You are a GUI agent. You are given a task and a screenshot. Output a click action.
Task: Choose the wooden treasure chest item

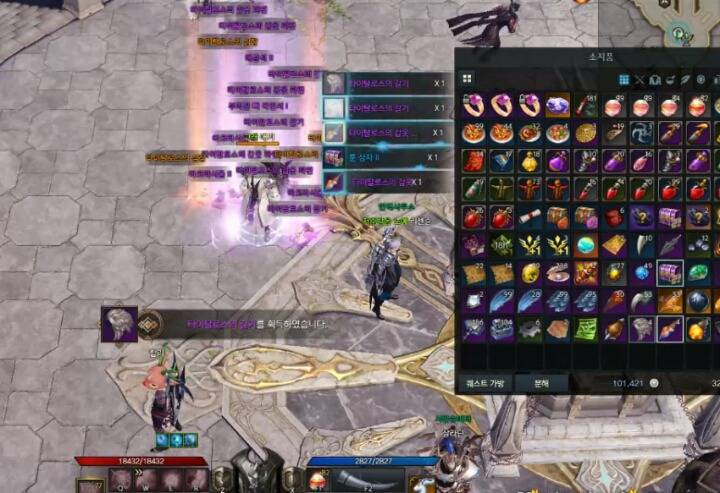click(x=558, y=217)
